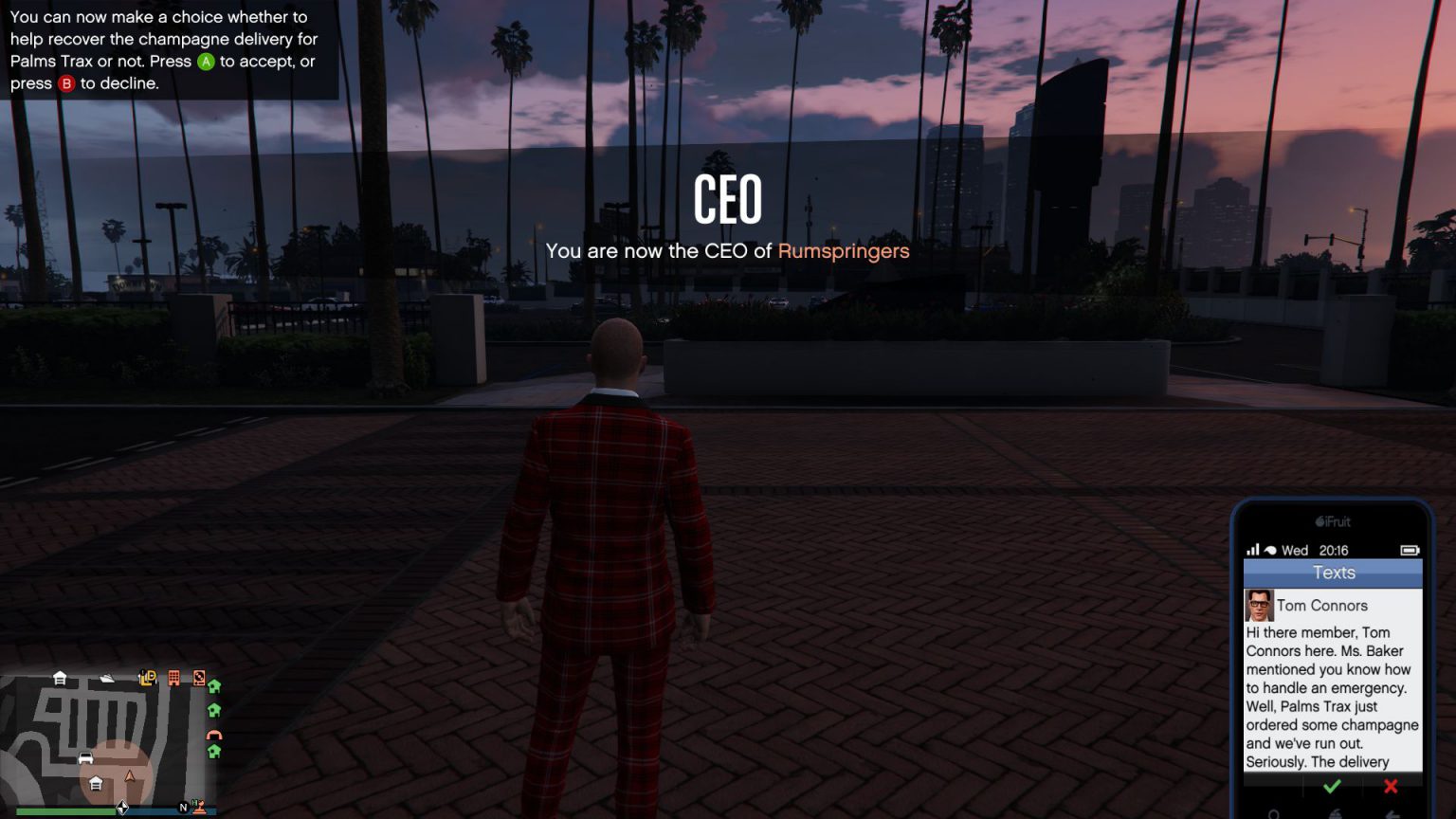Click a green property house blip beside the minimap
The image size is (1456, 819).
pos(215,687)
